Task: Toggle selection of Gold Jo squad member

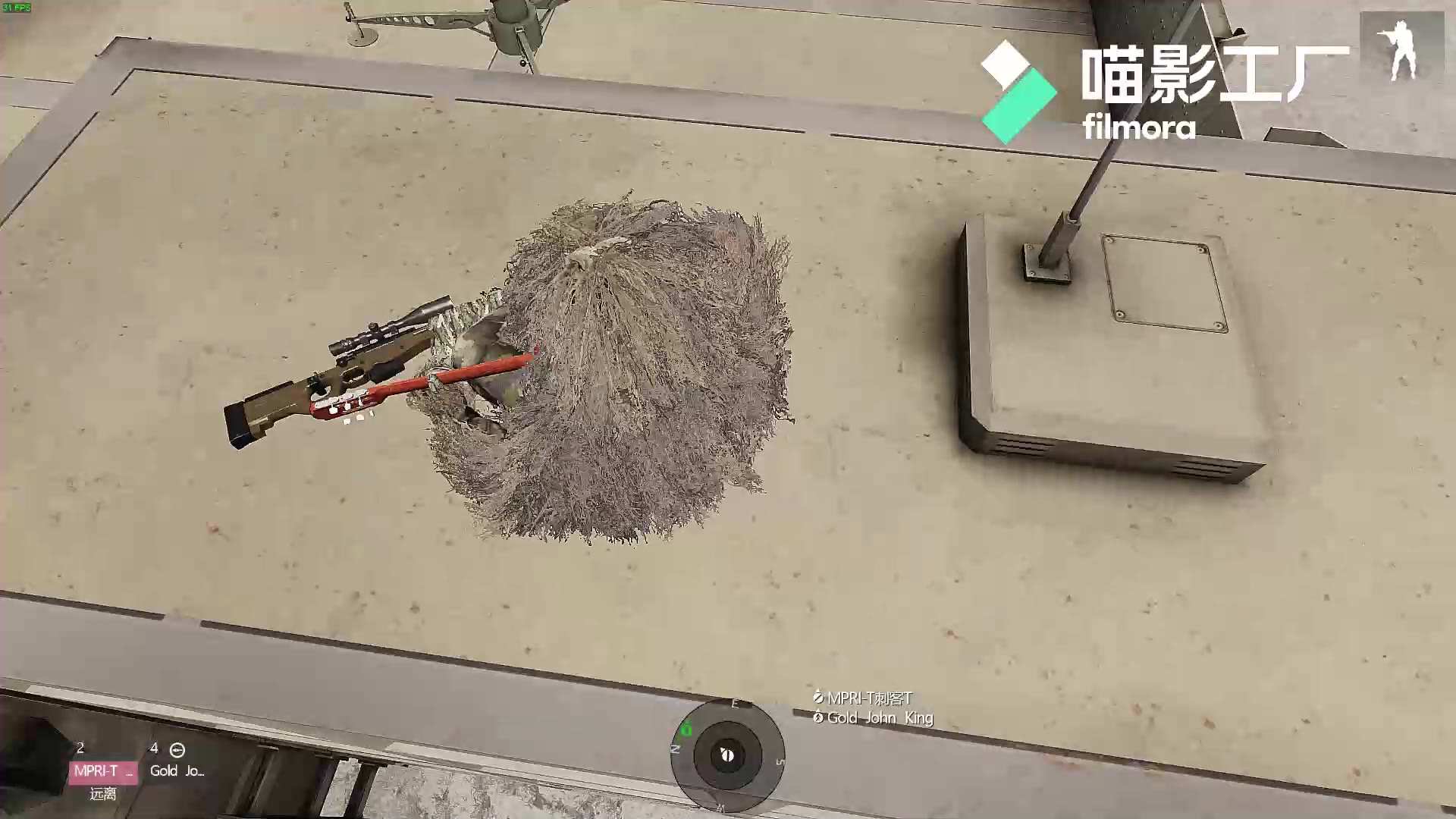Action: tap(176, 770)
